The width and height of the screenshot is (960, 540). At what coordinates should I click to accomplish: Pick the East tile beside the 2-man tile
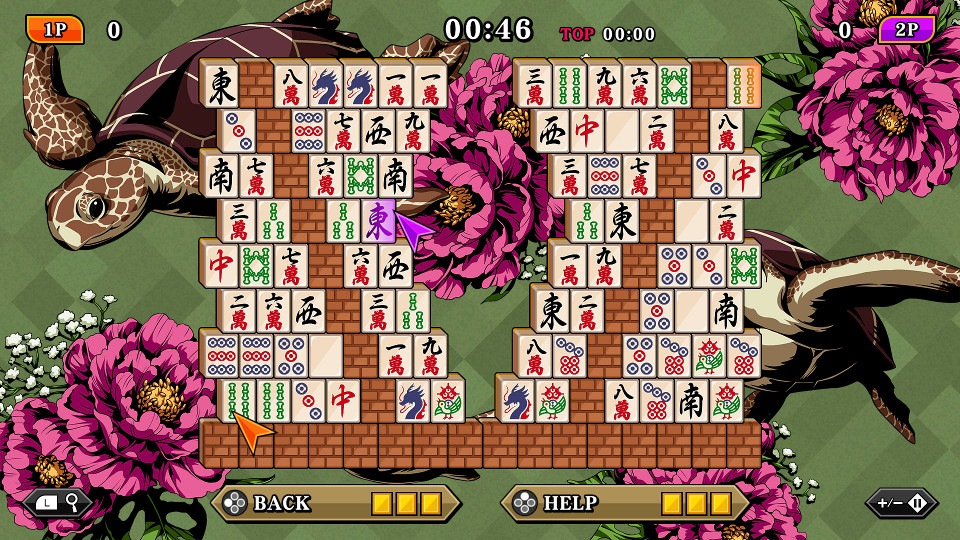pyautogui.click(x=551, y=311)
